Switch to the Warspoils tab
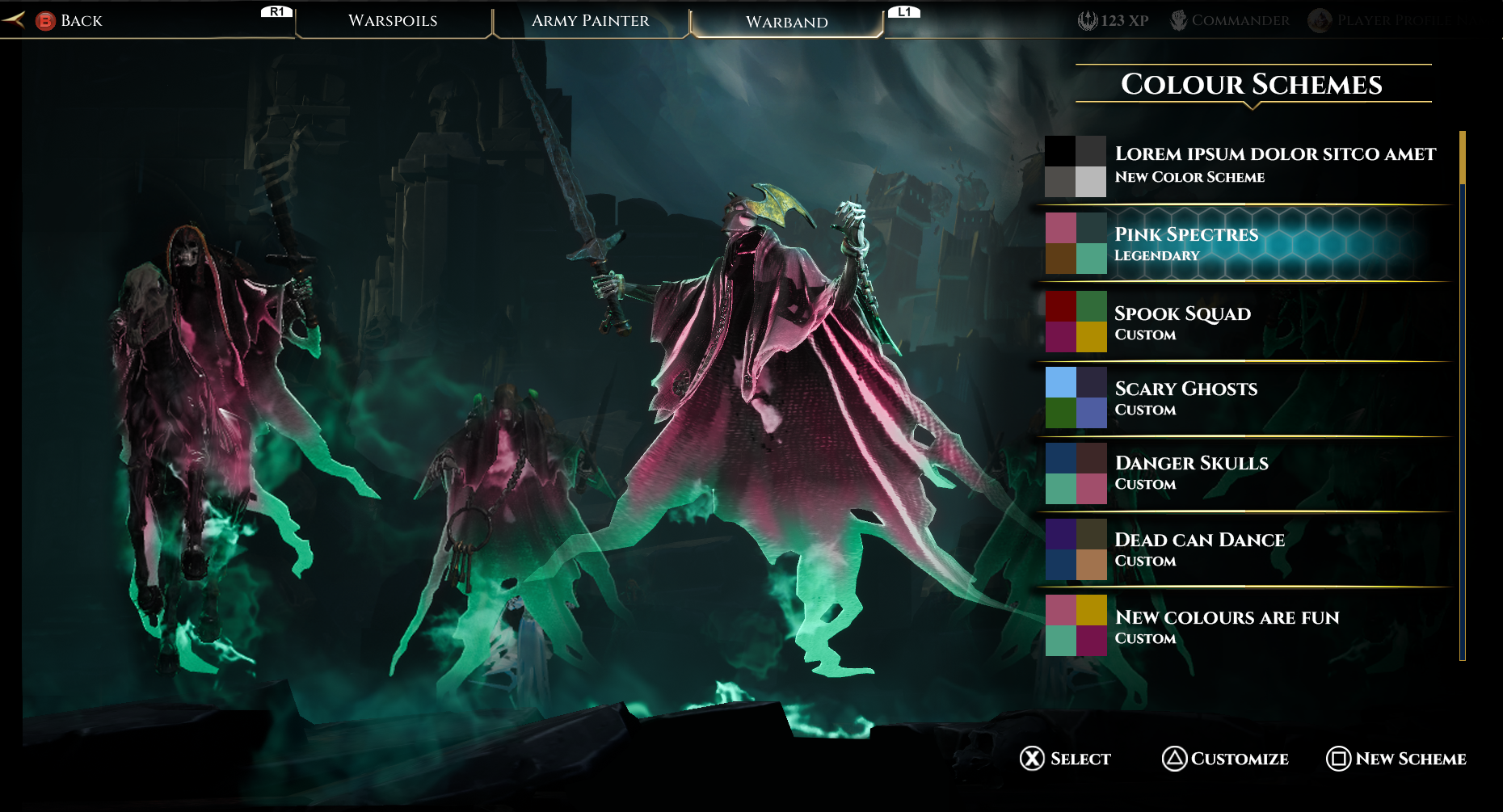This screenshot has height=812, width=1503. 393,21
